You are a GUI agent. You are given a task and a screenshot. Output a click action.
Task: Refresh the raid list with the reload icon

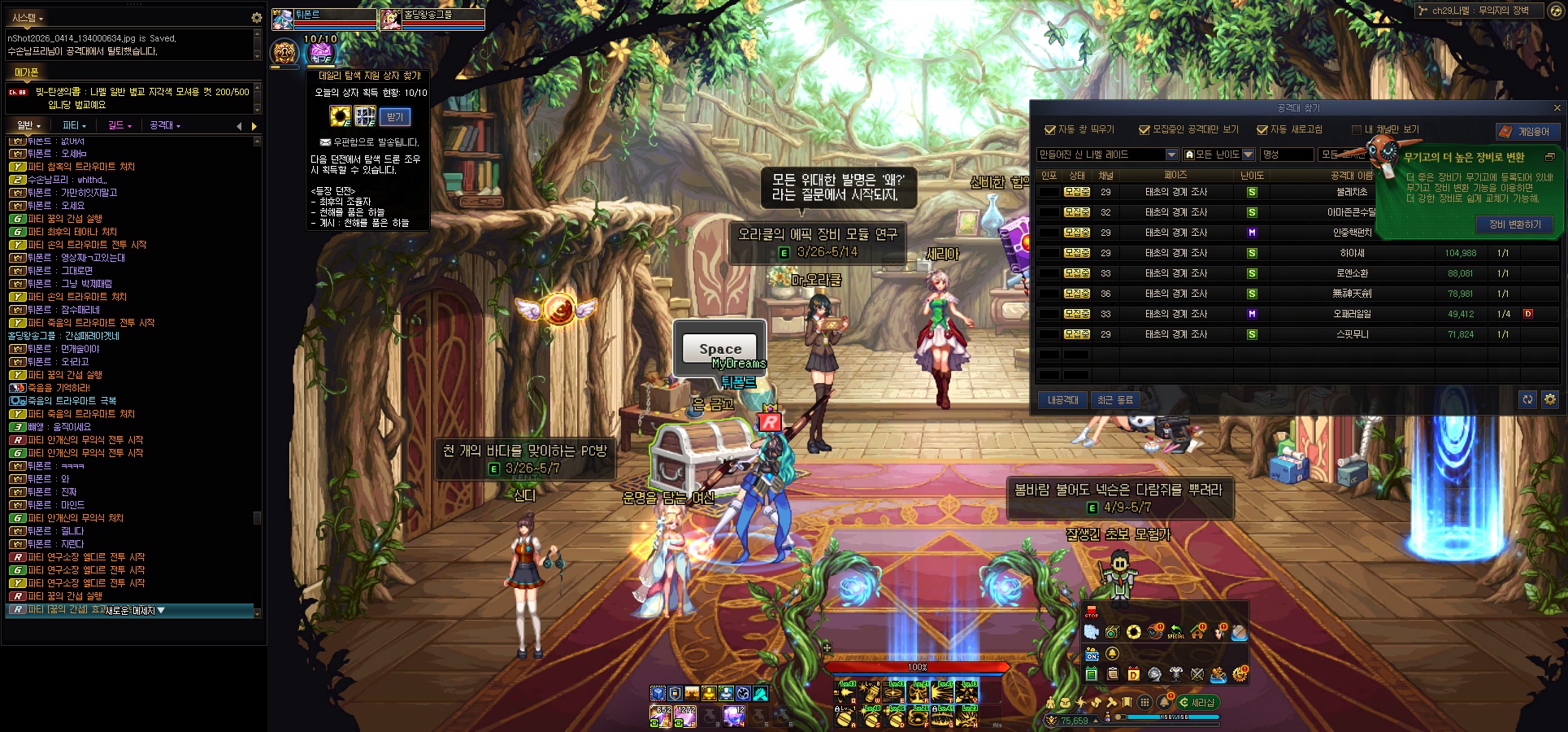[1527, 399]
